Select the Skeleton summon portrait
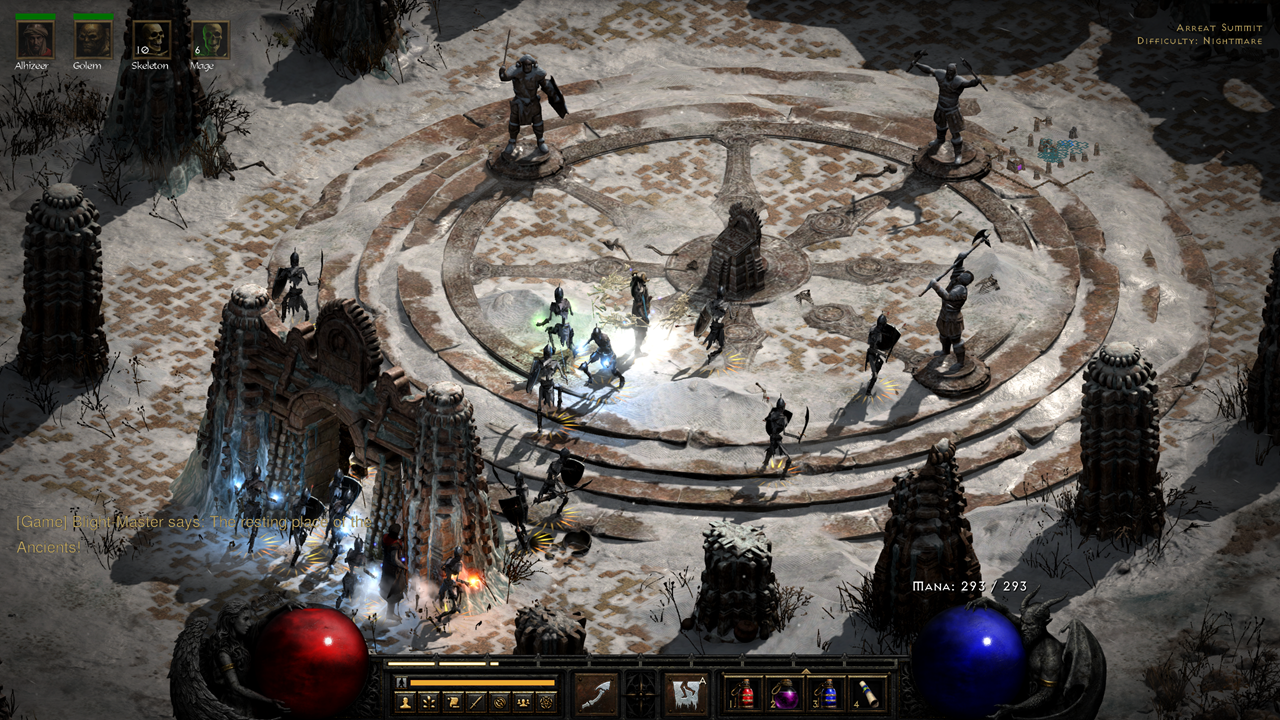The image size is (1280, 720). pos(151,40)
